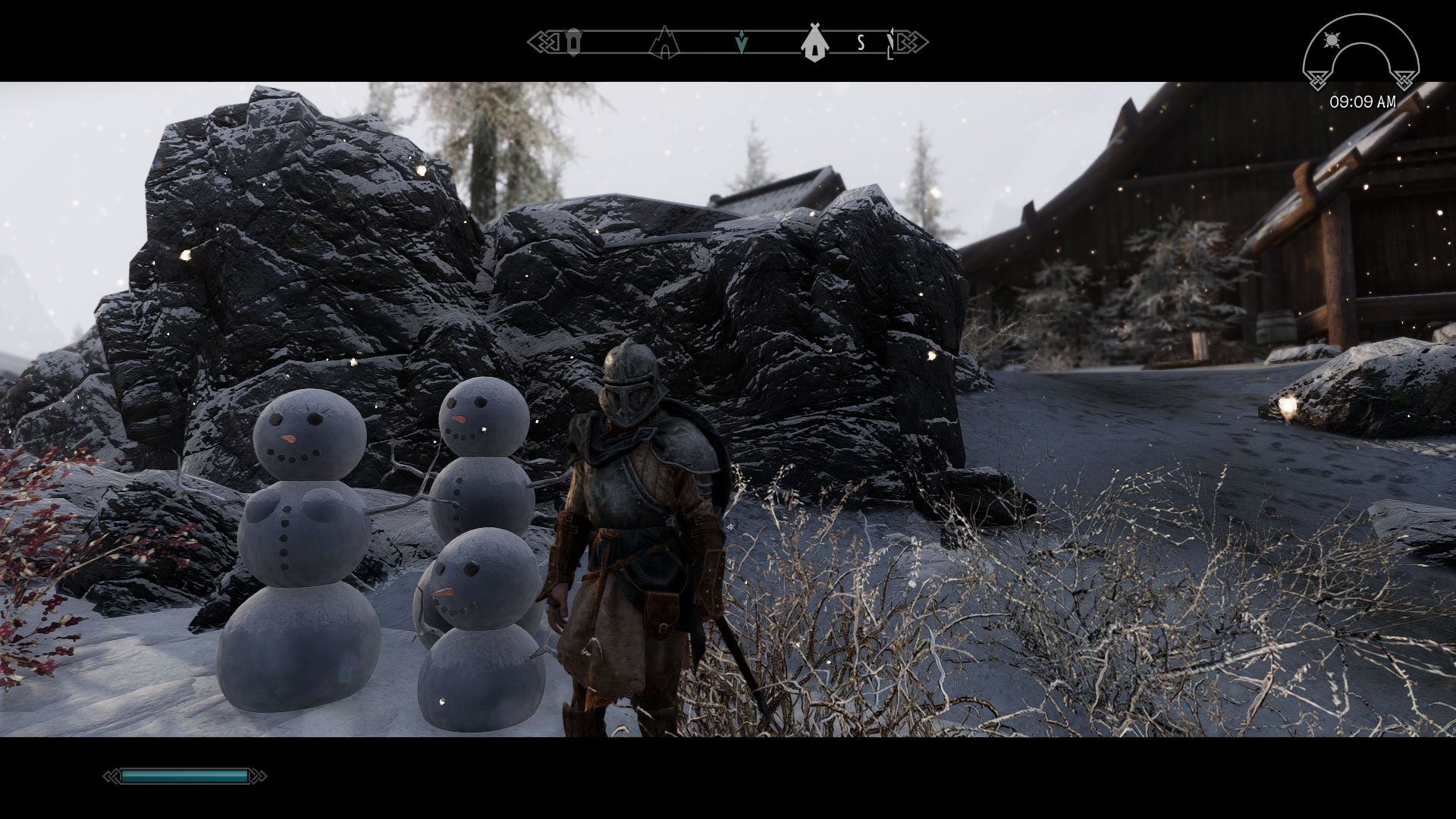Select the outlined mountain cave compass marker

(664, 42)
